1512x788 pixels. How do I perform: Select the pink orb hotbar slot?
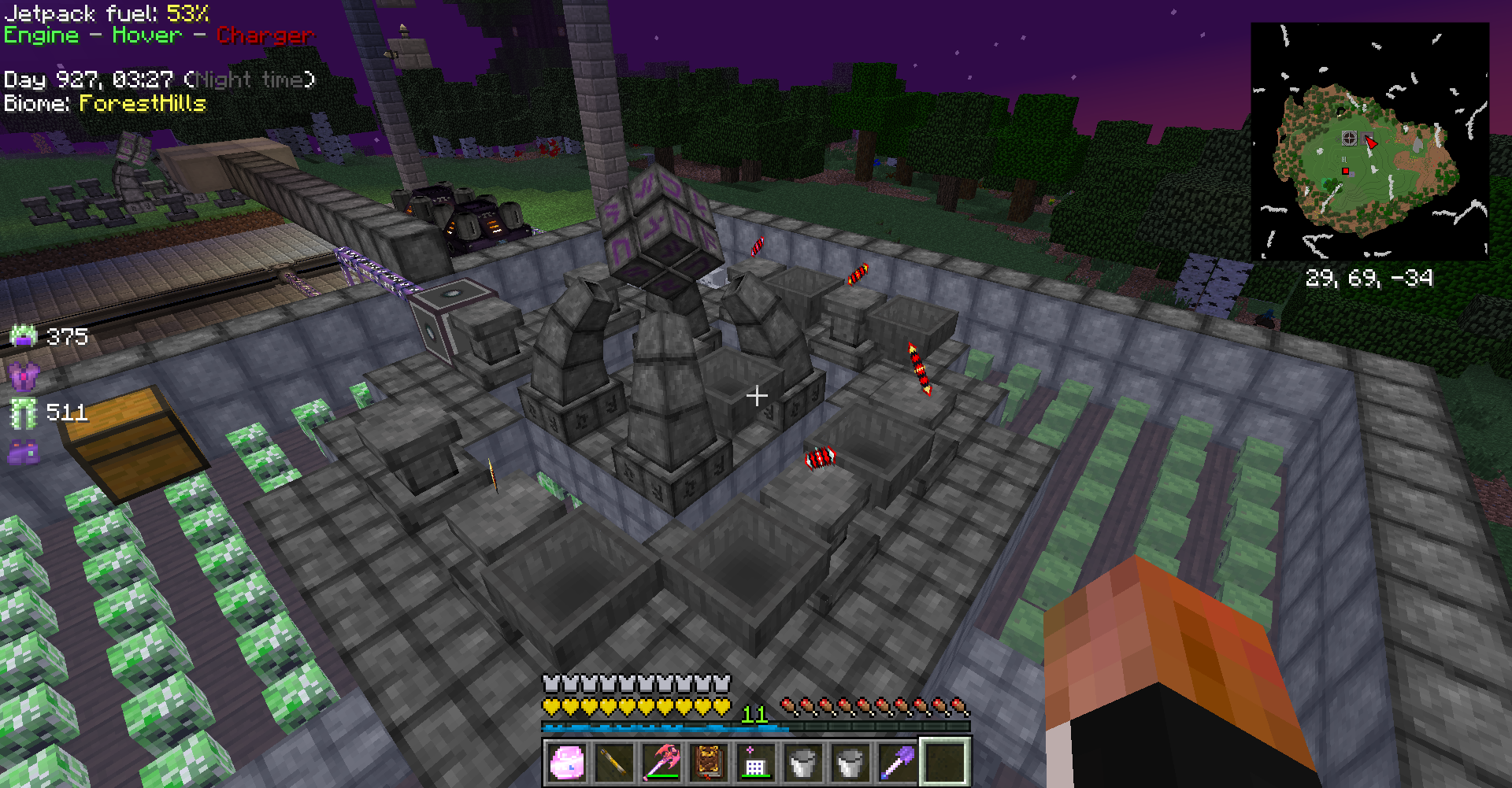click(x=566, y=762)
